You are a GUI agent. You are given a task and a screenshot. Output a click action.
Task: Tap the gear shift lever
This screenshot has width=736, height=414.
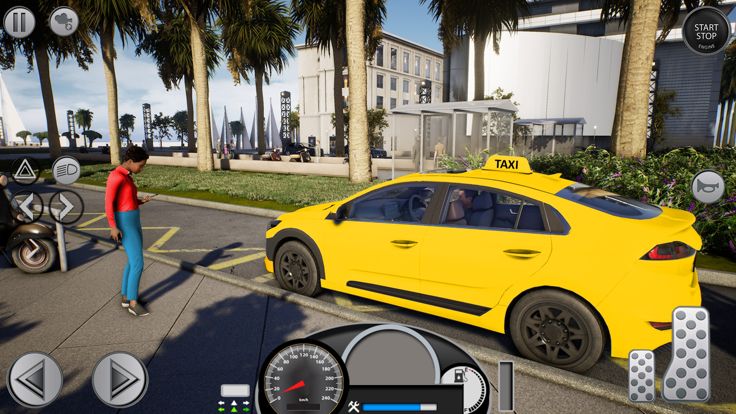505,387
